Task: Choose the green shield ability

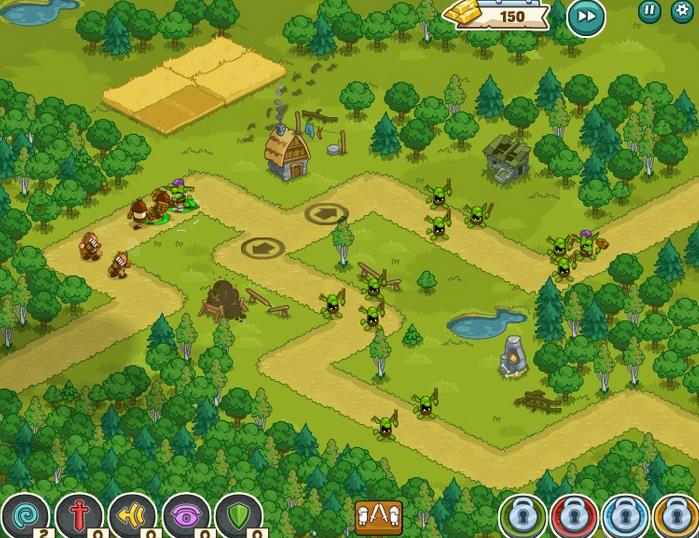Action: [239, 516]
